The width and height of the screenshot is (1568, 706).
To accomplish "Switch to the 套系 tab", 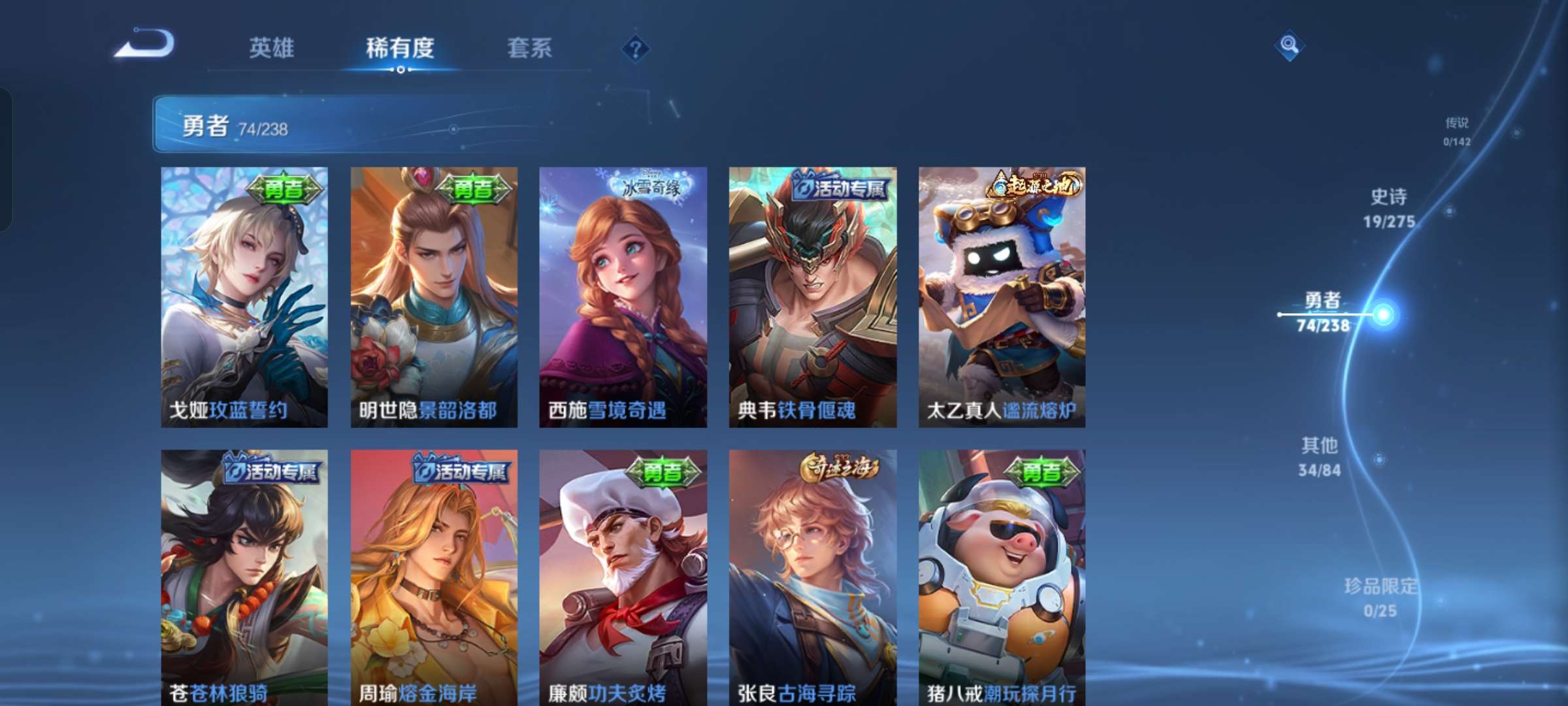I will [x=531, y=48].
